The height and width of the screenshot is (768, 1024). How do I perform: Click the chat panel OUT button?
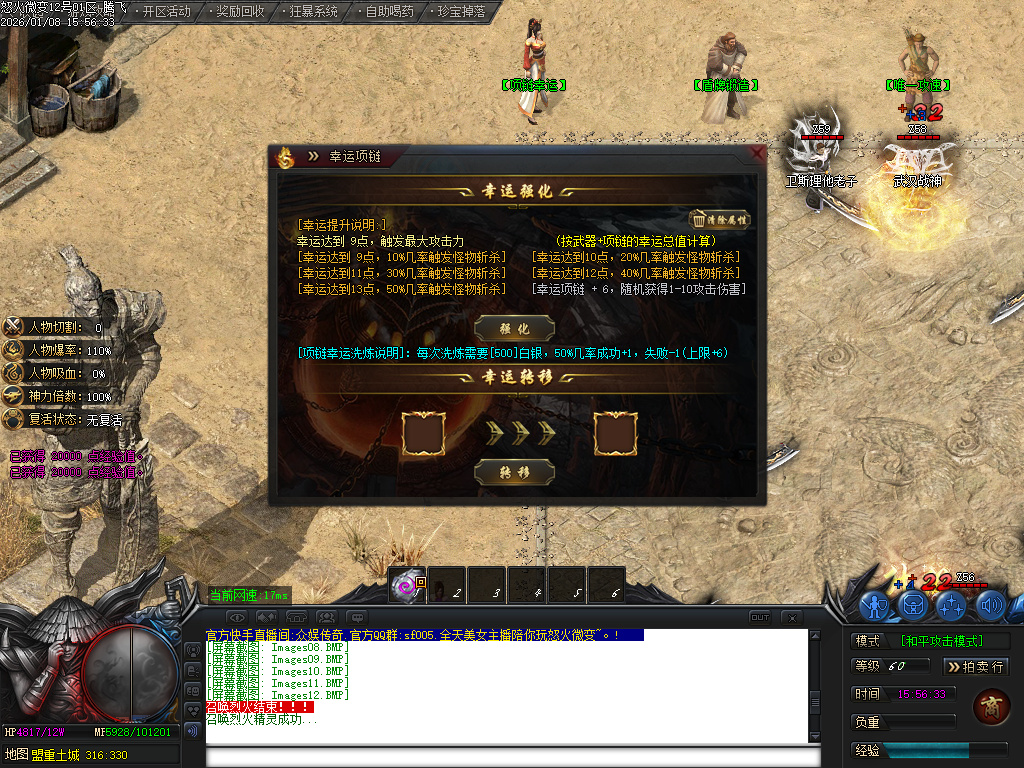coord(760,617)
